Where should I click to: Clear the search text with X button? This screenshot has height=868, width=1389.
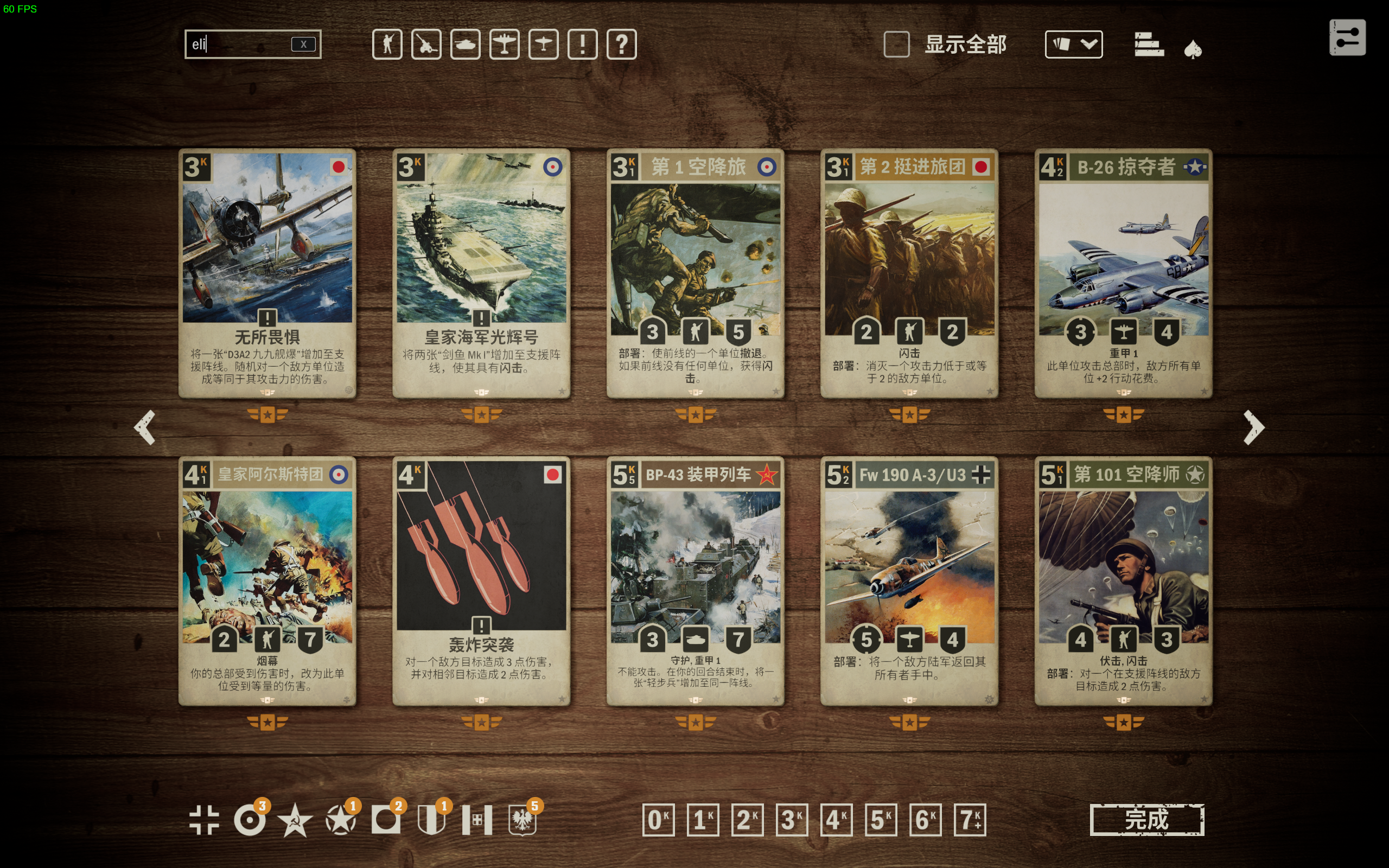(303, 44)
